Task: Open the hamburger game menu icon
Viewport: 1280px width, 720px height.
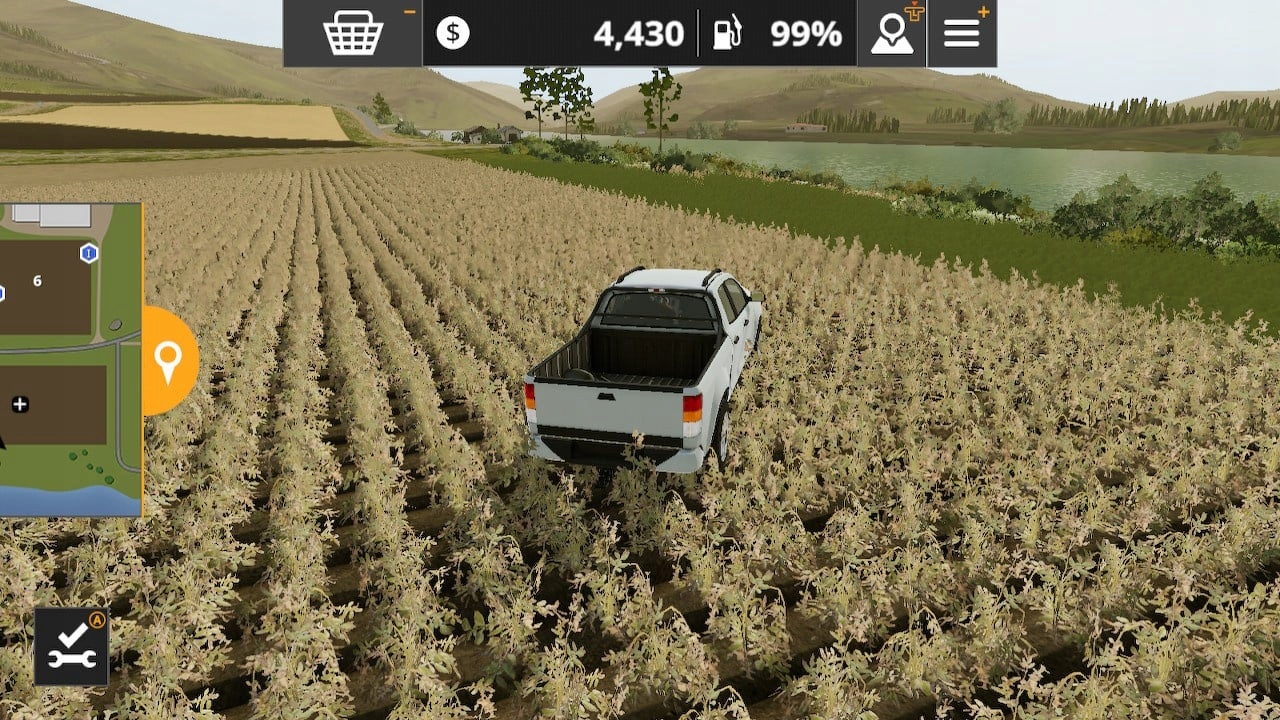Action: (x=960, y=33)
